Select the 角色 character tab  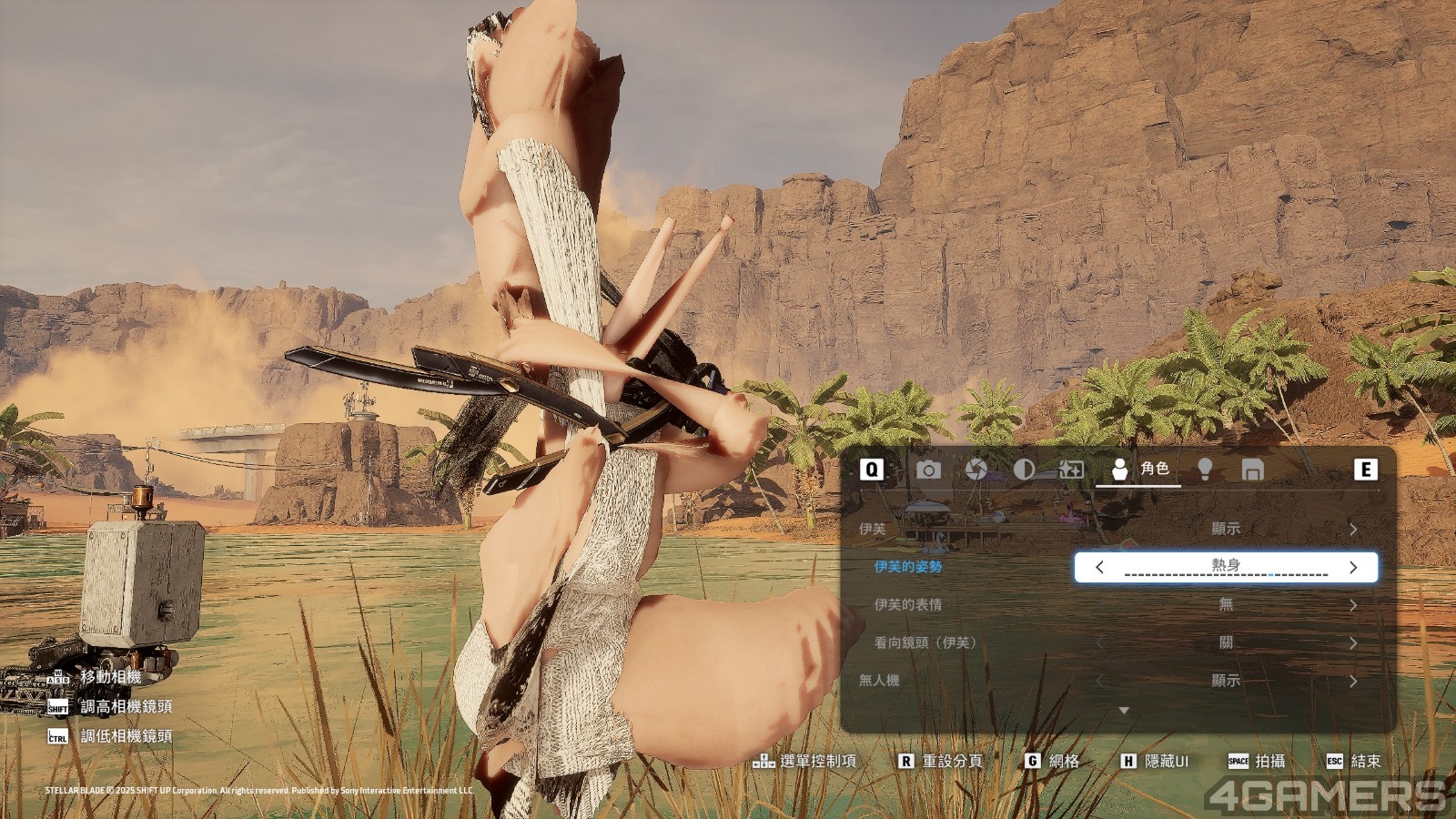pyautogui.click(x=1138, y=469)
